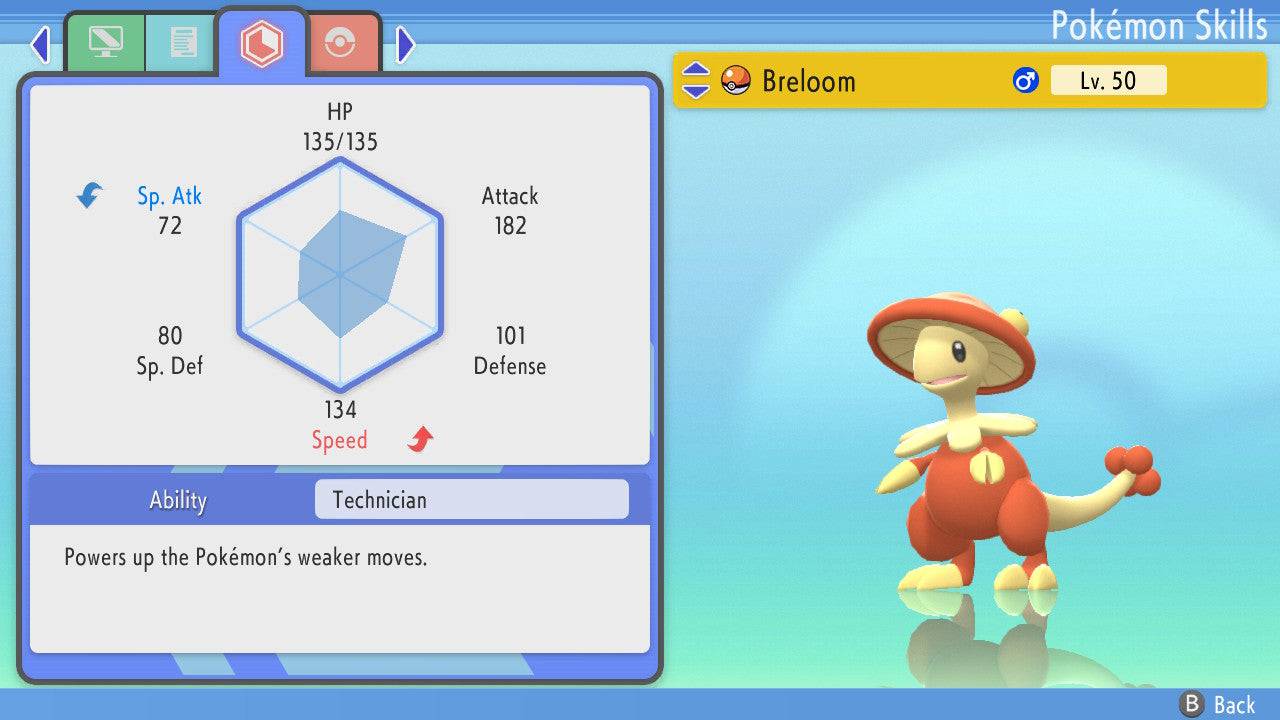This screenshot has height=720, width=1280.
Task: Cycle Pokémon with the up-down arrows beside Breloom
Action: pos(695,80)
